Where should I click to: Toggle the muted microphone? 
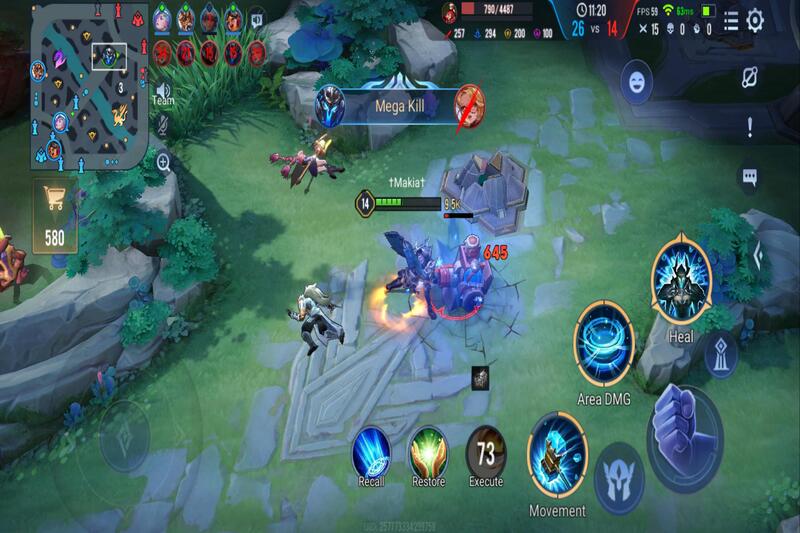tap(162, 125)
